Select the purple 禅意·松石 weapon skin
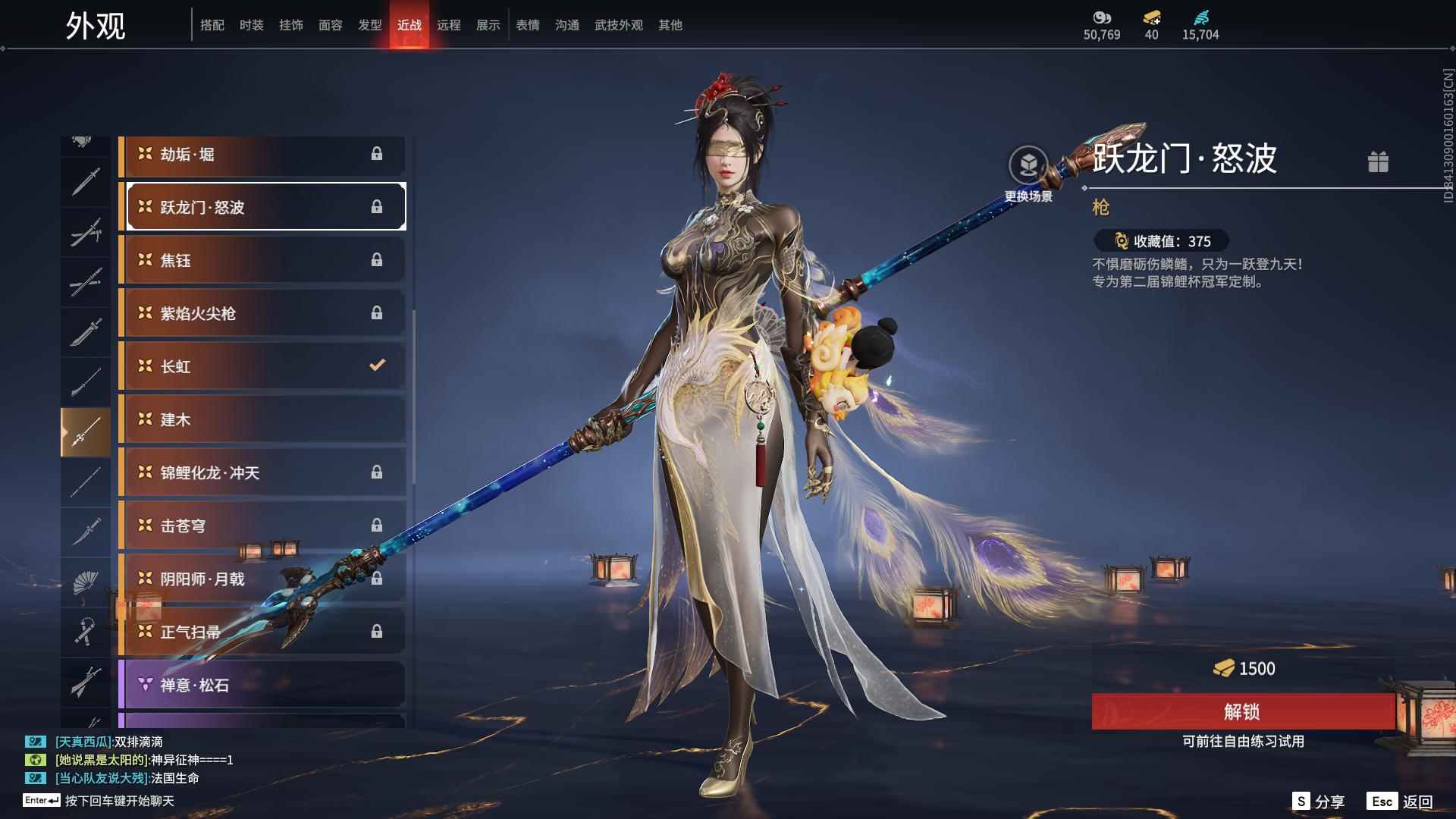 coord(262,684)
